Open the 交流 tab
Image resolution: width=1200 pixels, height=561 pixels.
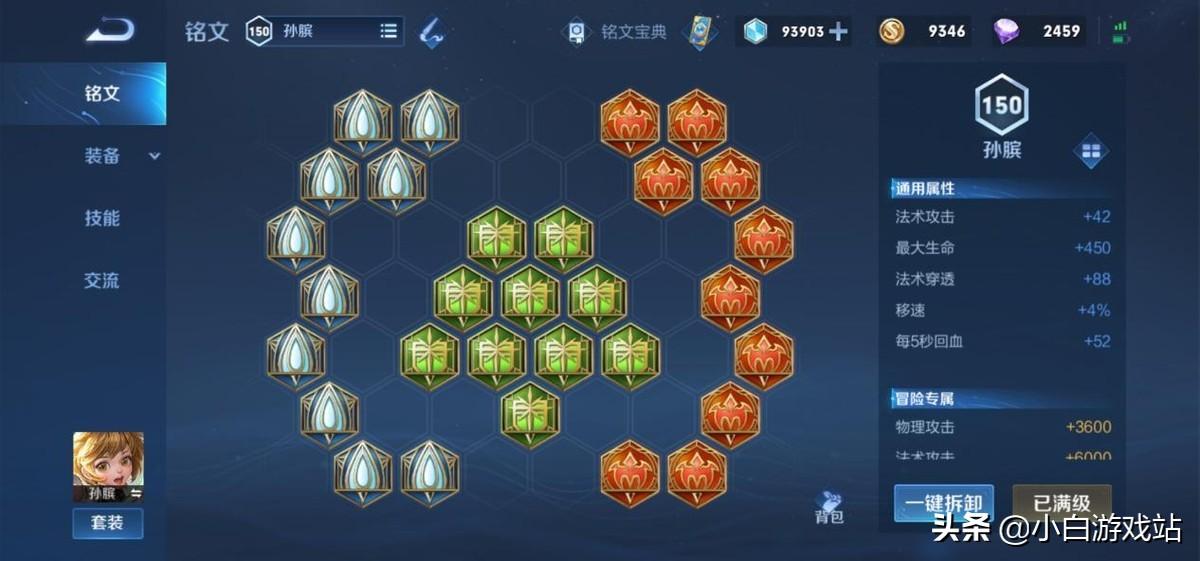102,281
